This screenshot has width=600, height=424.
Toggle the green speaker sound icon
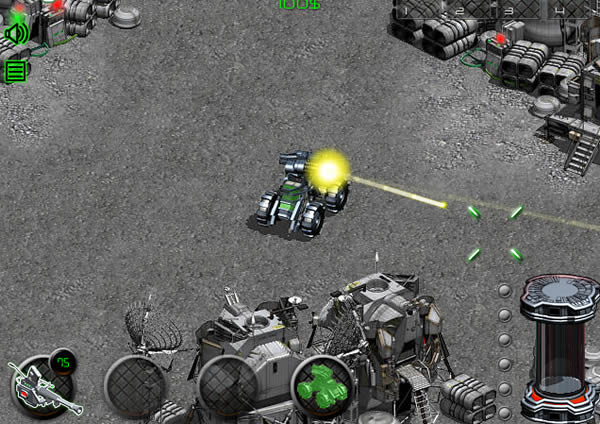click(16, 34)
